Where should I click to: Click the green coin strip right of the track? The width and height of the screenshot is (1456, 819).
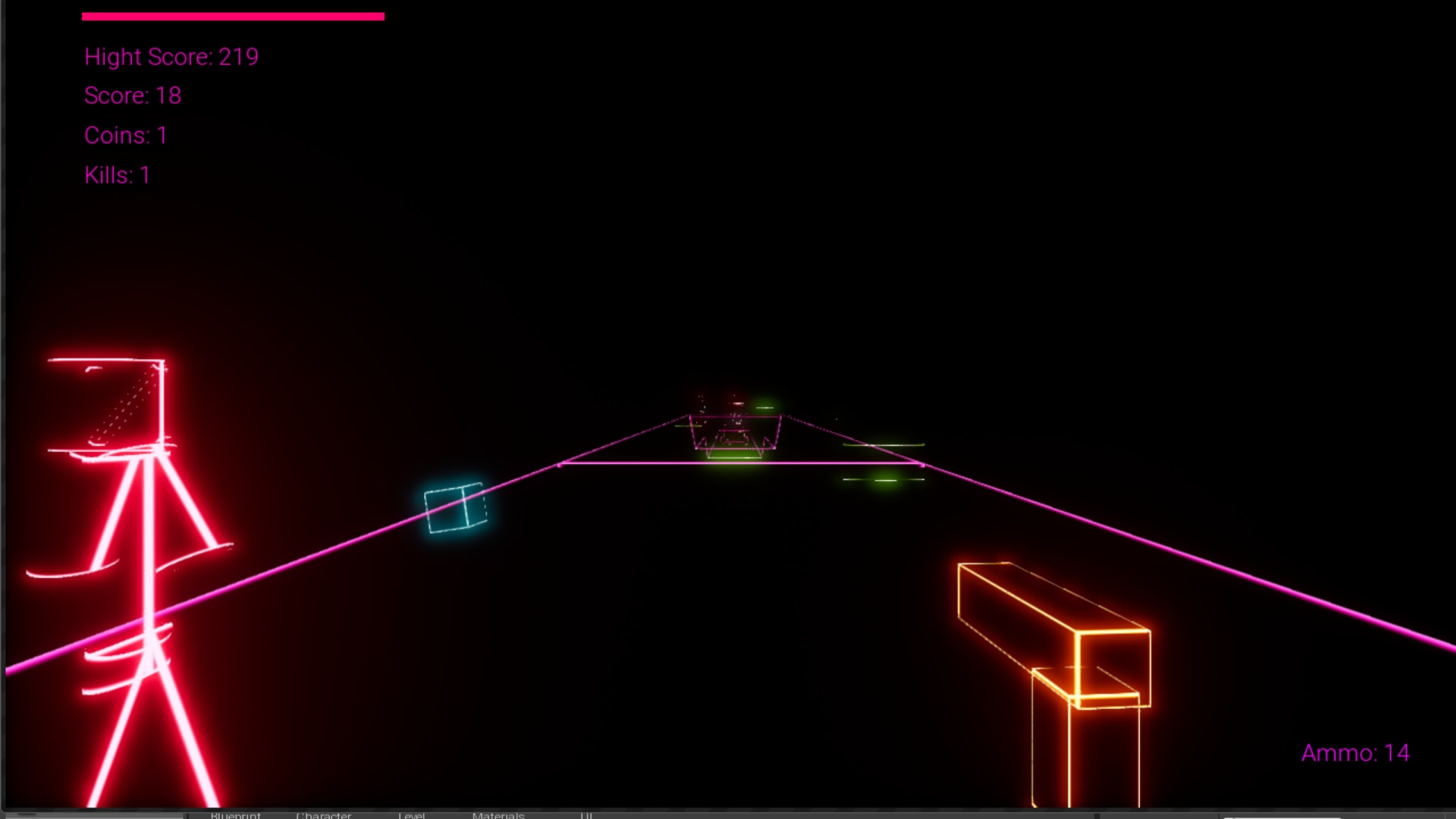tap(883, 444)
